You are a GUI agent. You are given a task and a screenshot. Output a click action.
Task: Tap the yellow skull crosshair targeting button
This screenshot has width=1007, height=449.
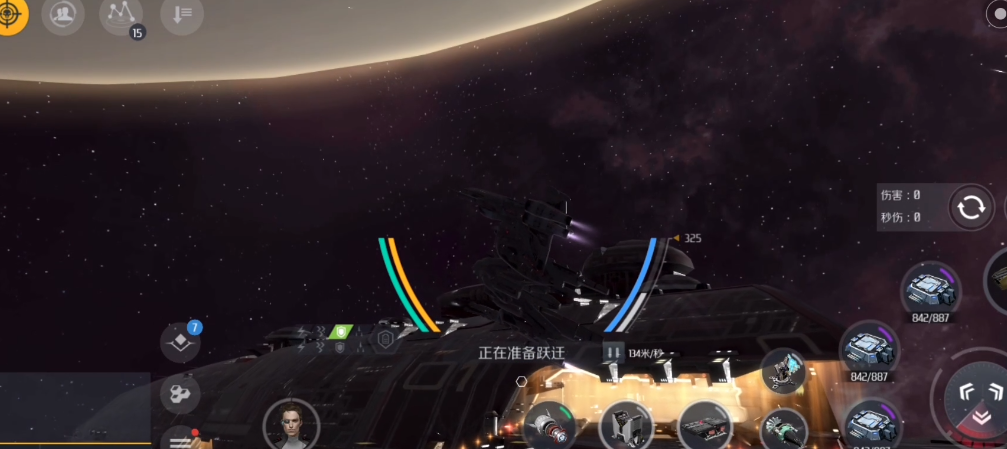pos(11,15)
